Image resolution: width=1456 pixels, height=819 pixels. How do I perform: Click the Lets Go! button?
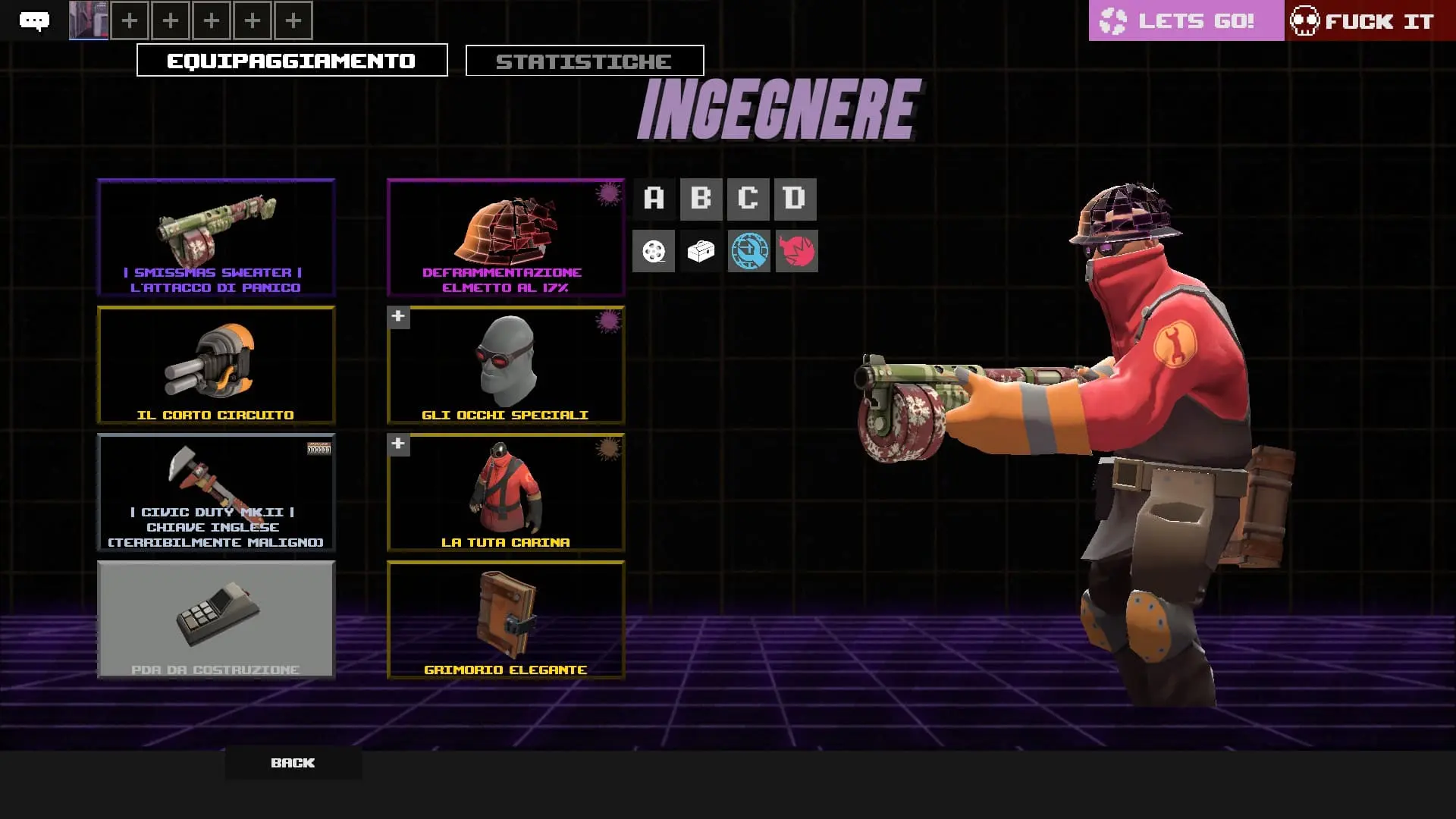tap(1186, 20)
